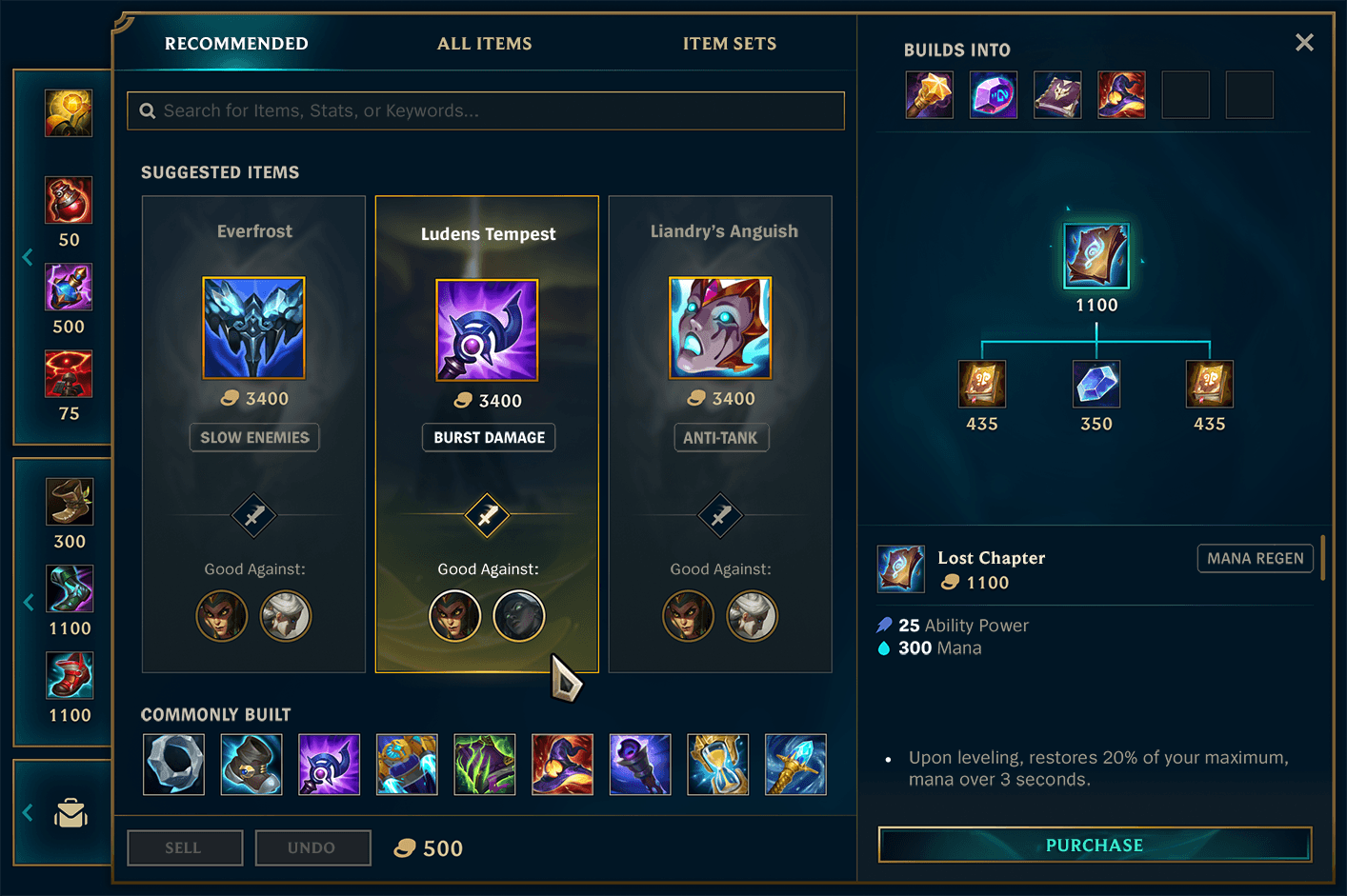Switch to the All Items tab
This screenshot has height=896, width=1347.
pos(484,44)
